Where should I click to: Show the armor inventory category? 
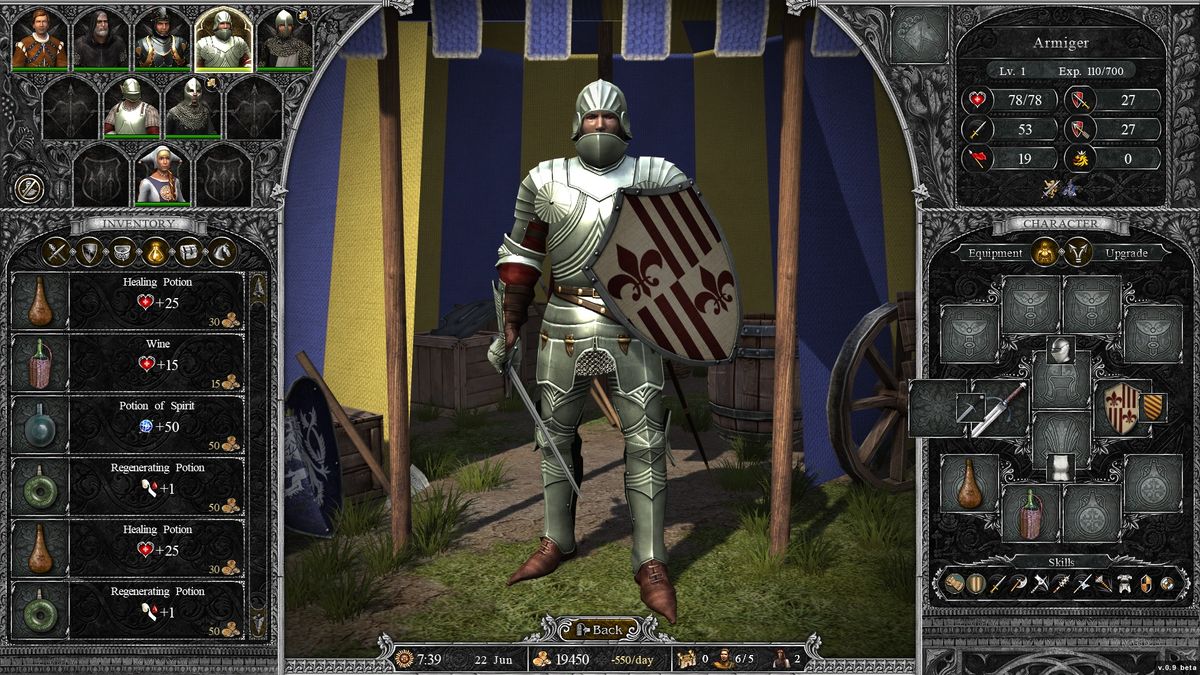pyautogui.click(x=123, y=252)
